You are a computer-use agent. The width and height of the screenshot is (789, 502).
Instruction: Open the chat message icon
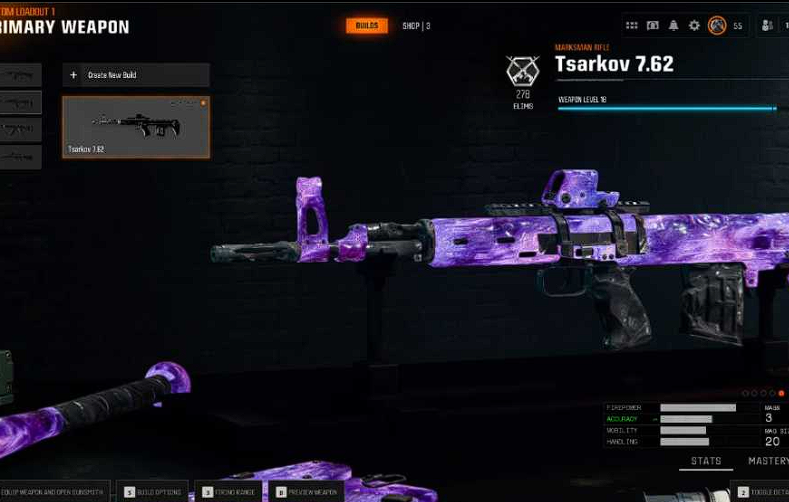(x=652, y=25)
